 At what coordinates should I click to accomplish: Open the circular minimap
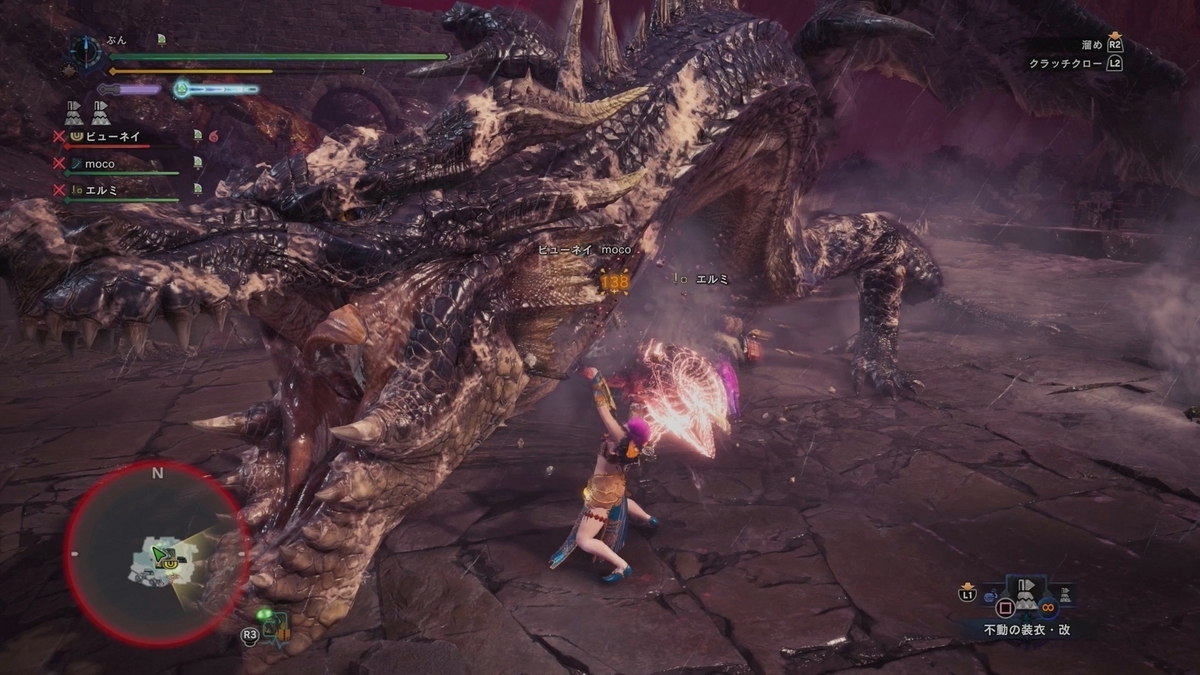155,553
